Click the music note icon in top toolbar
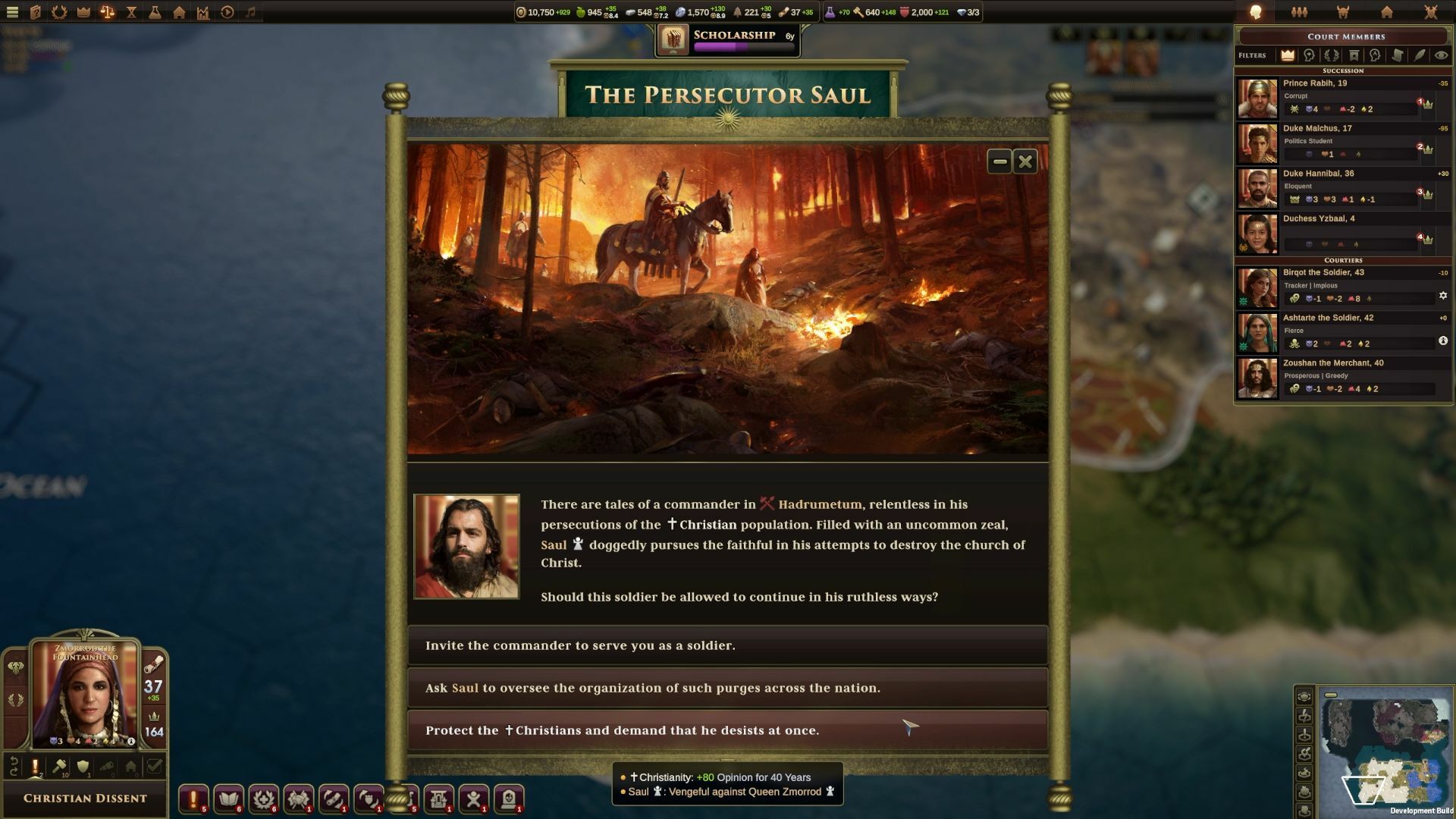 [251, 11]
